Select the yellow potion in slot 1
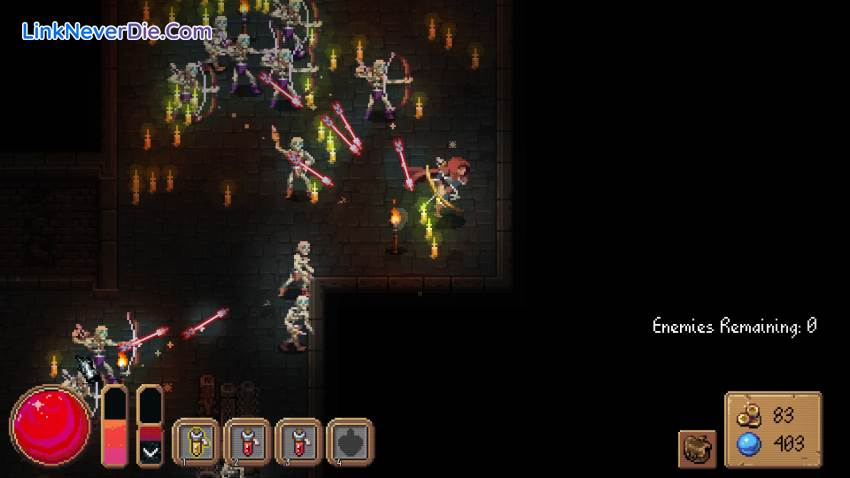 (x=196, y=440)
